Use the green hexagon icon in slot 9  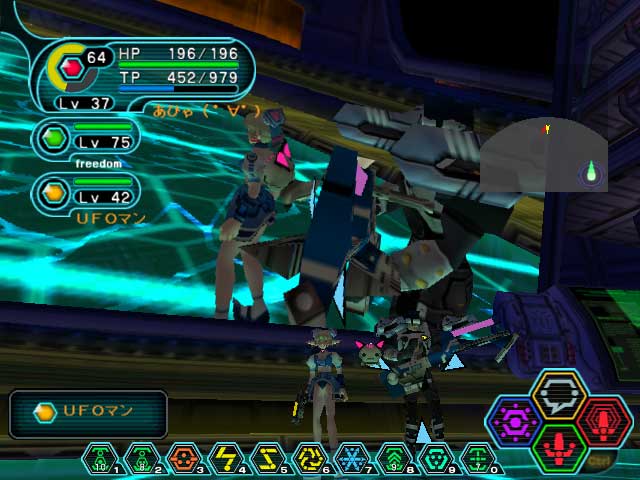(437, 459)
